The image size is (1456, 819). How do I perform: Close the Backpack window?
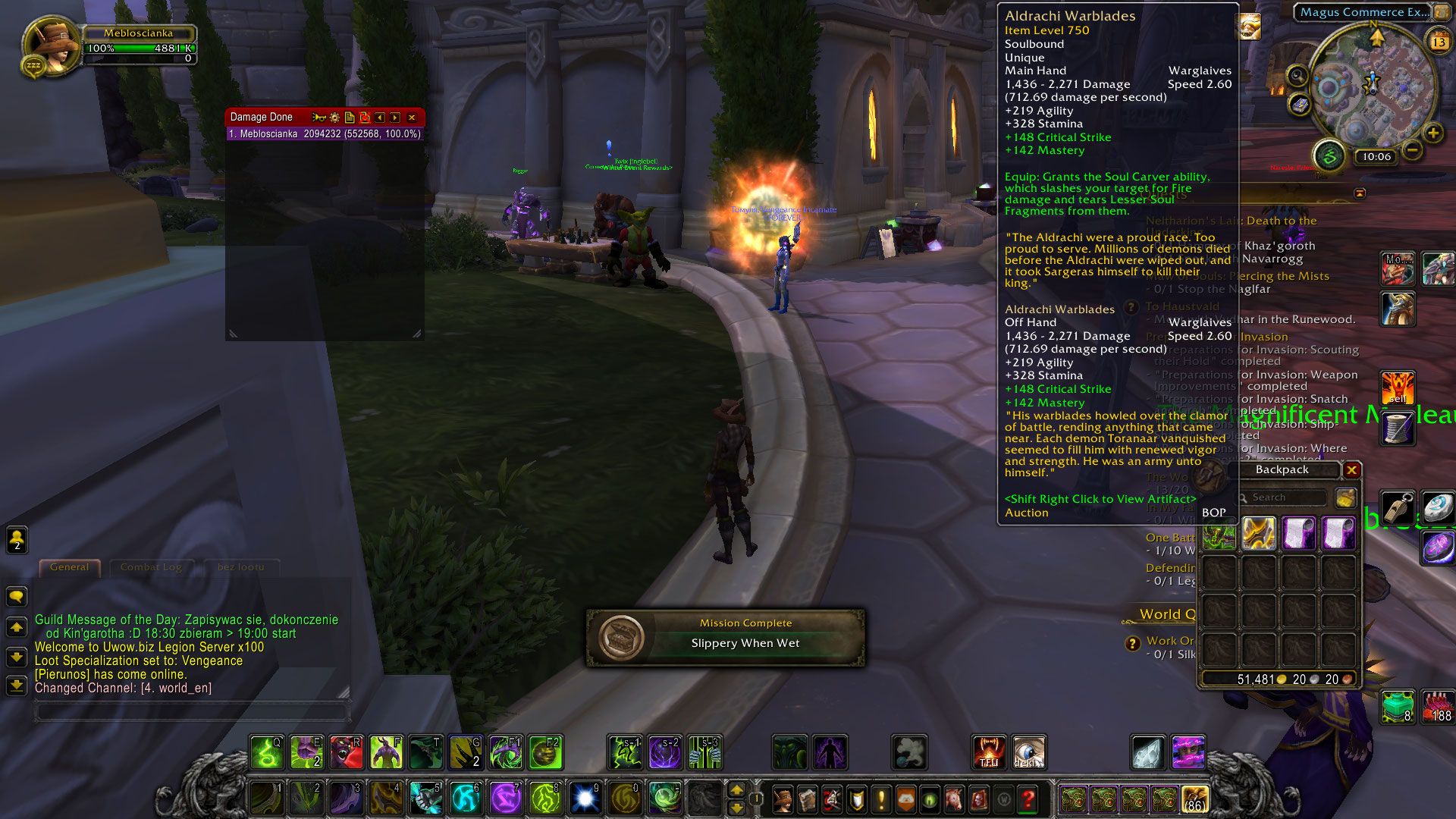click(1351, 470)
